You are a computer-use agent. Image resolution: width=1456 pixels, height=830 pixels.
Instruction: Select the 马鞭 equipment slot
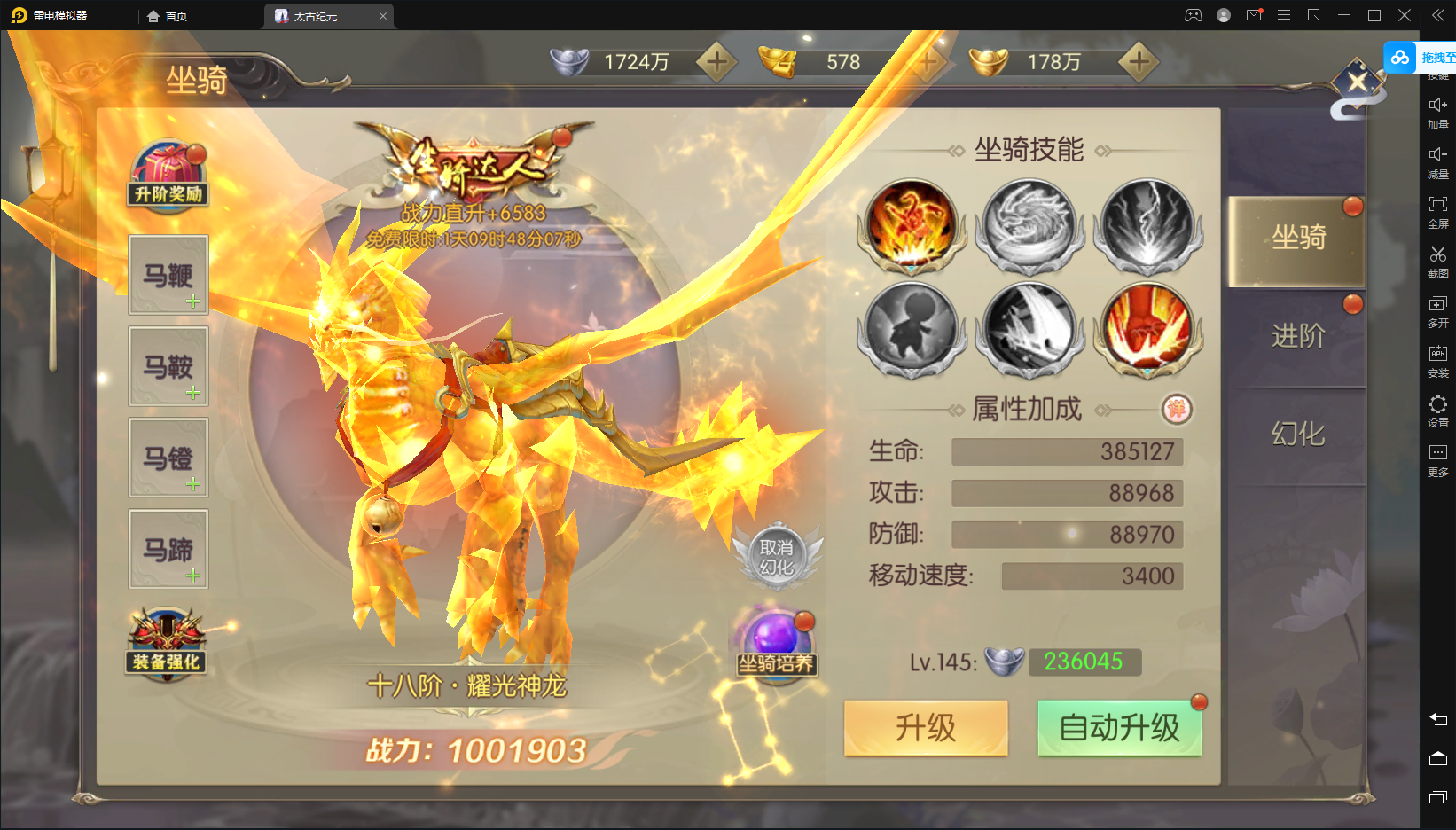[x=168, y=275]
